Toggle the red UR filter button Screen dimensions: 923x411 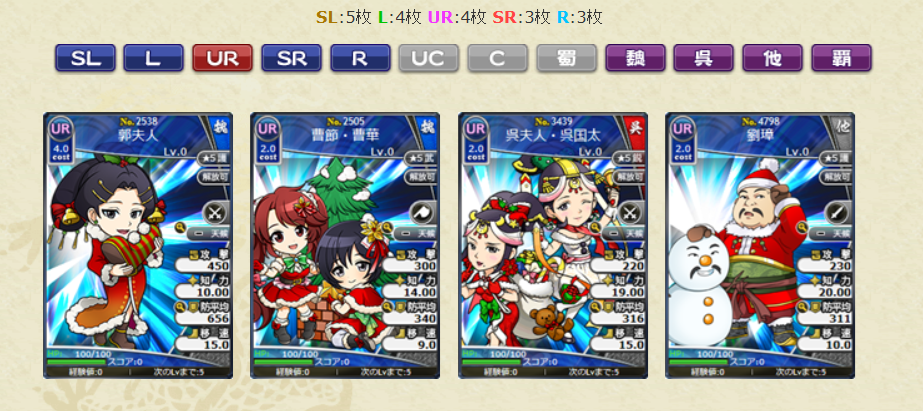[x=222, y=58]
